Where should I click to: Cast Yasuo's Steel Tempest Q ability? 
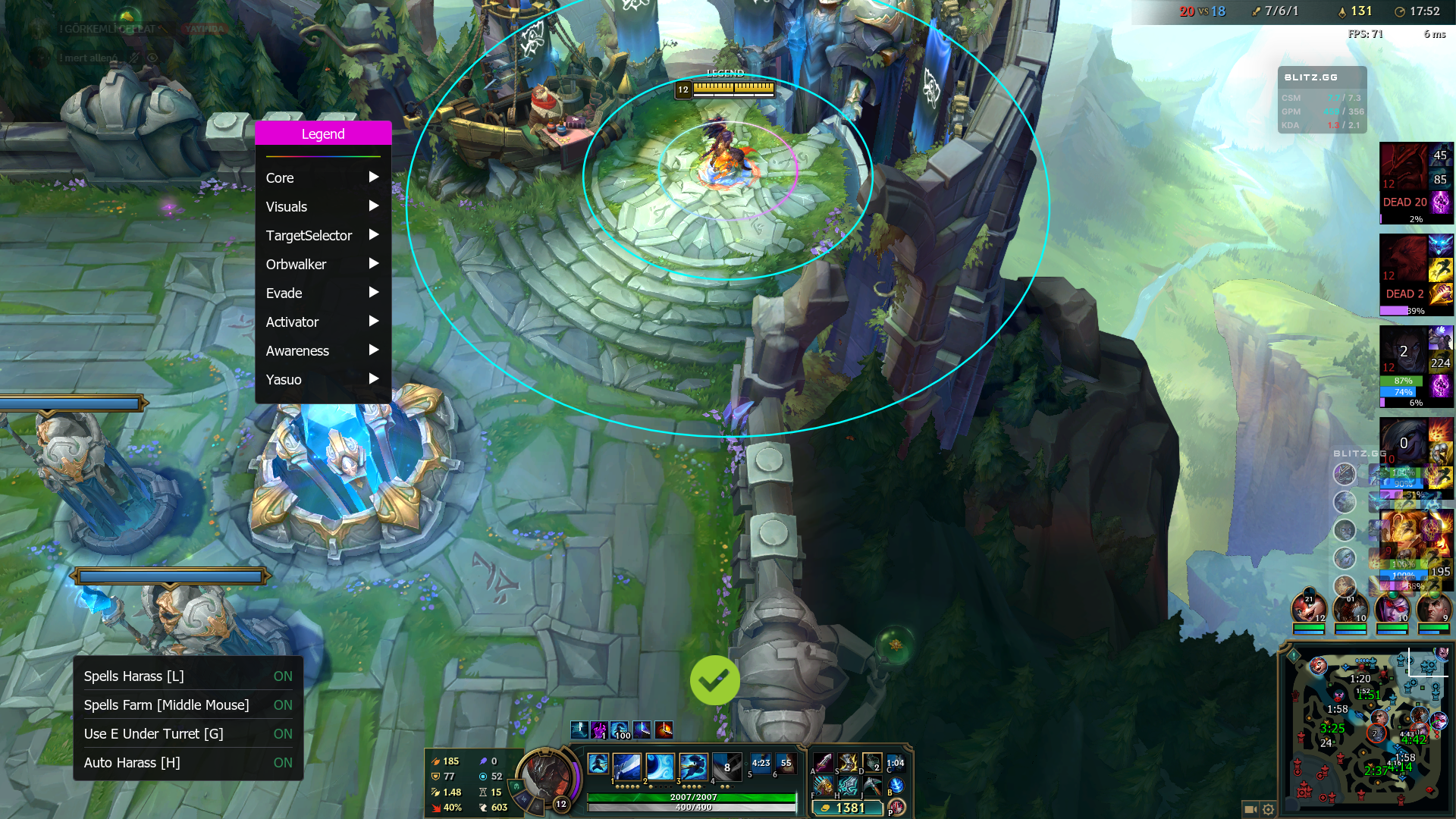pyautogui.click(x=627, y=767)
